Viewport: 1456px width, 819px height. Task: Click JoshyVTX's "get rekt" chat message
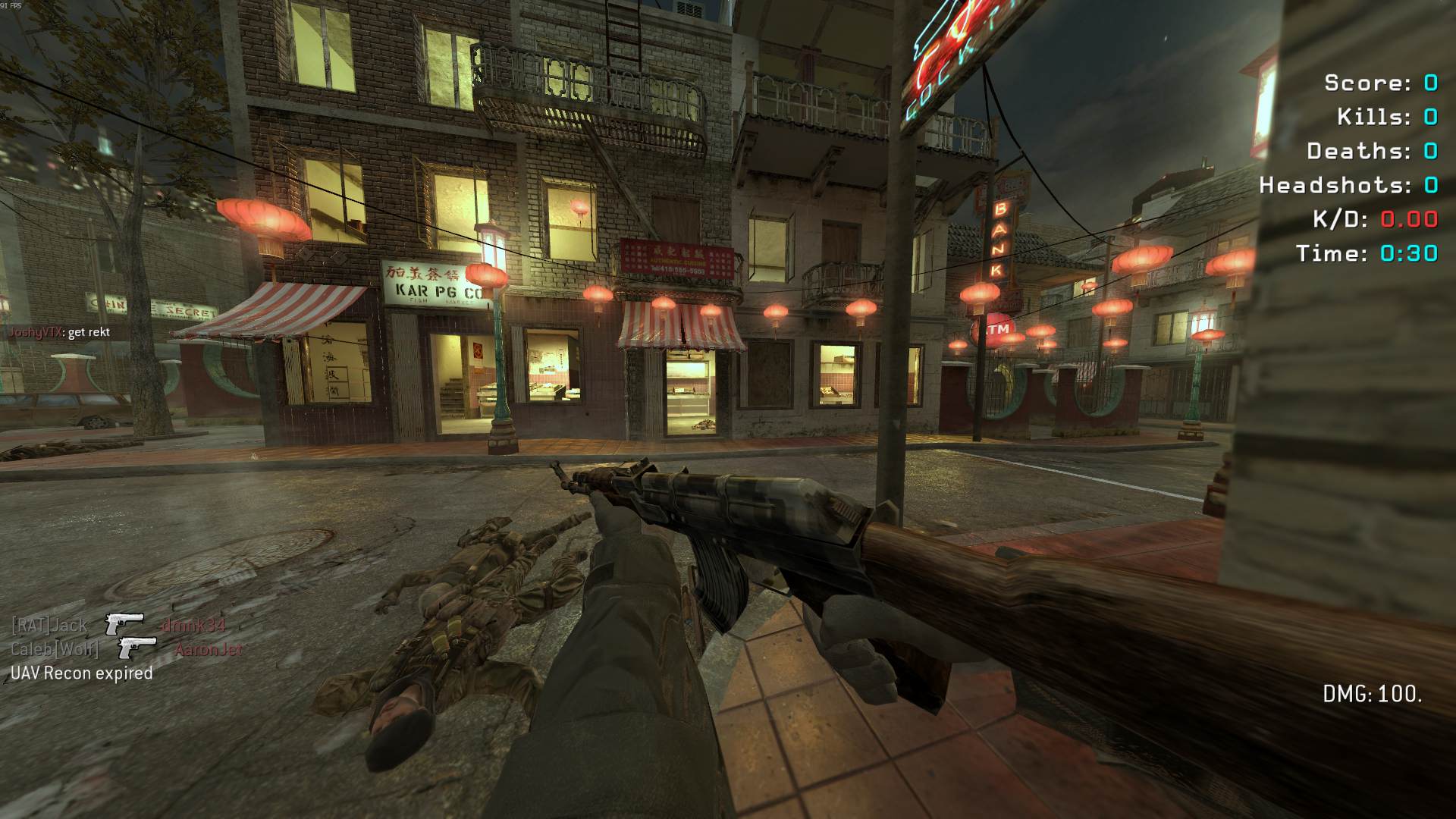click(x=59, y=332)
